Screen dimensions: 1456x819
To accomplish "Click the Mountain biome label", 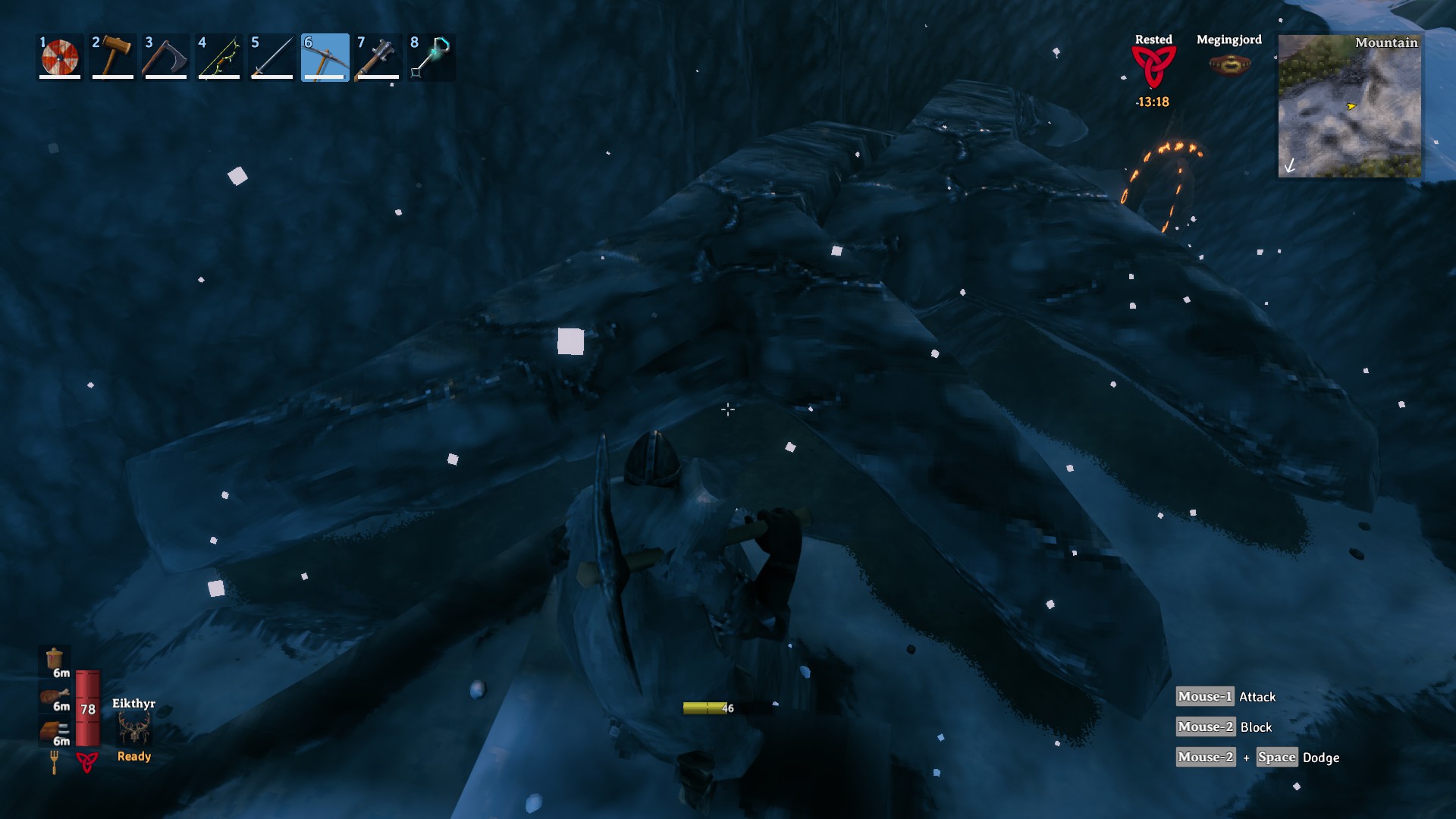I will click(x=1388, y=43).
